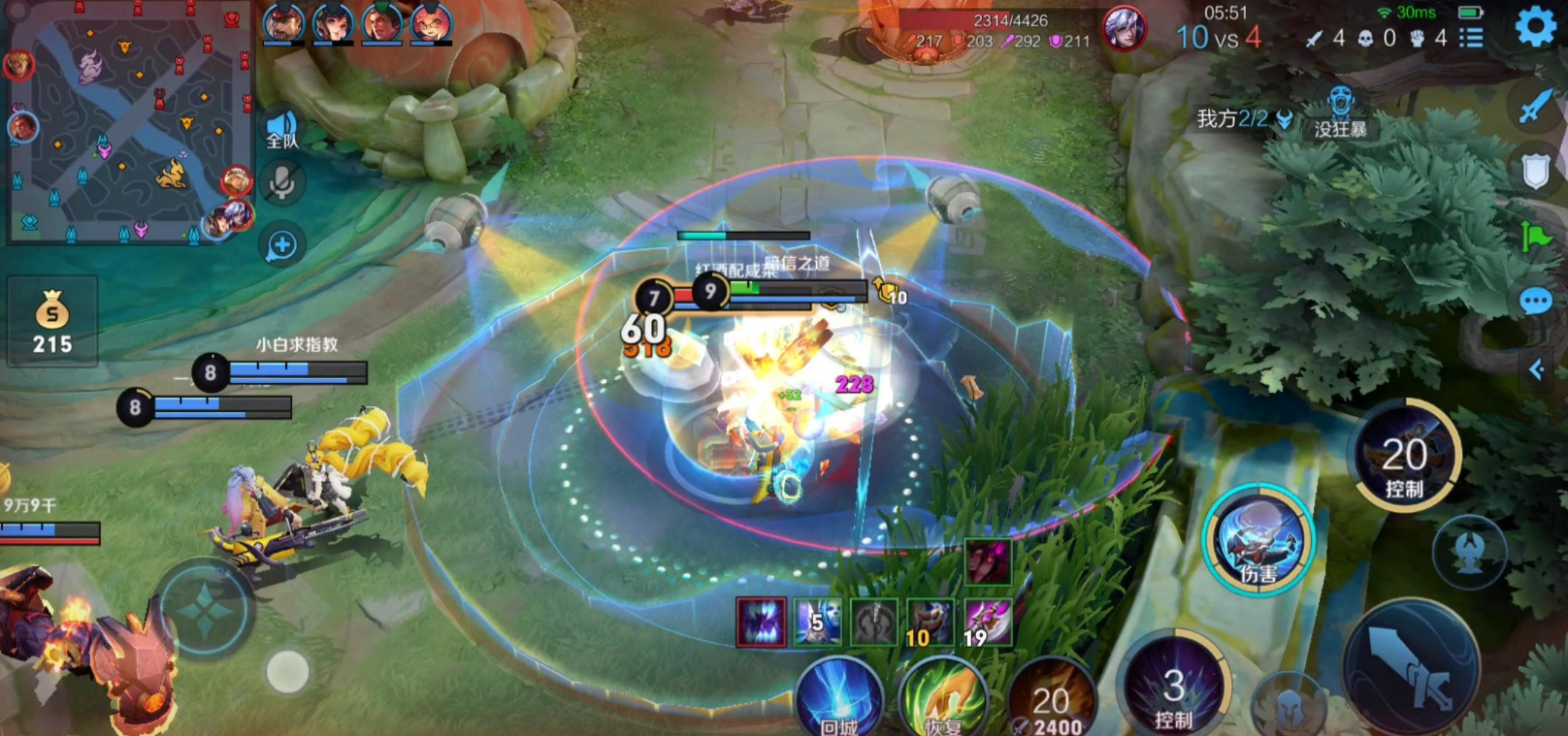The width and height of the screenshot is (1568, 736).
Task: Click the first ally hero portrait
Action: tap(283, 23)
